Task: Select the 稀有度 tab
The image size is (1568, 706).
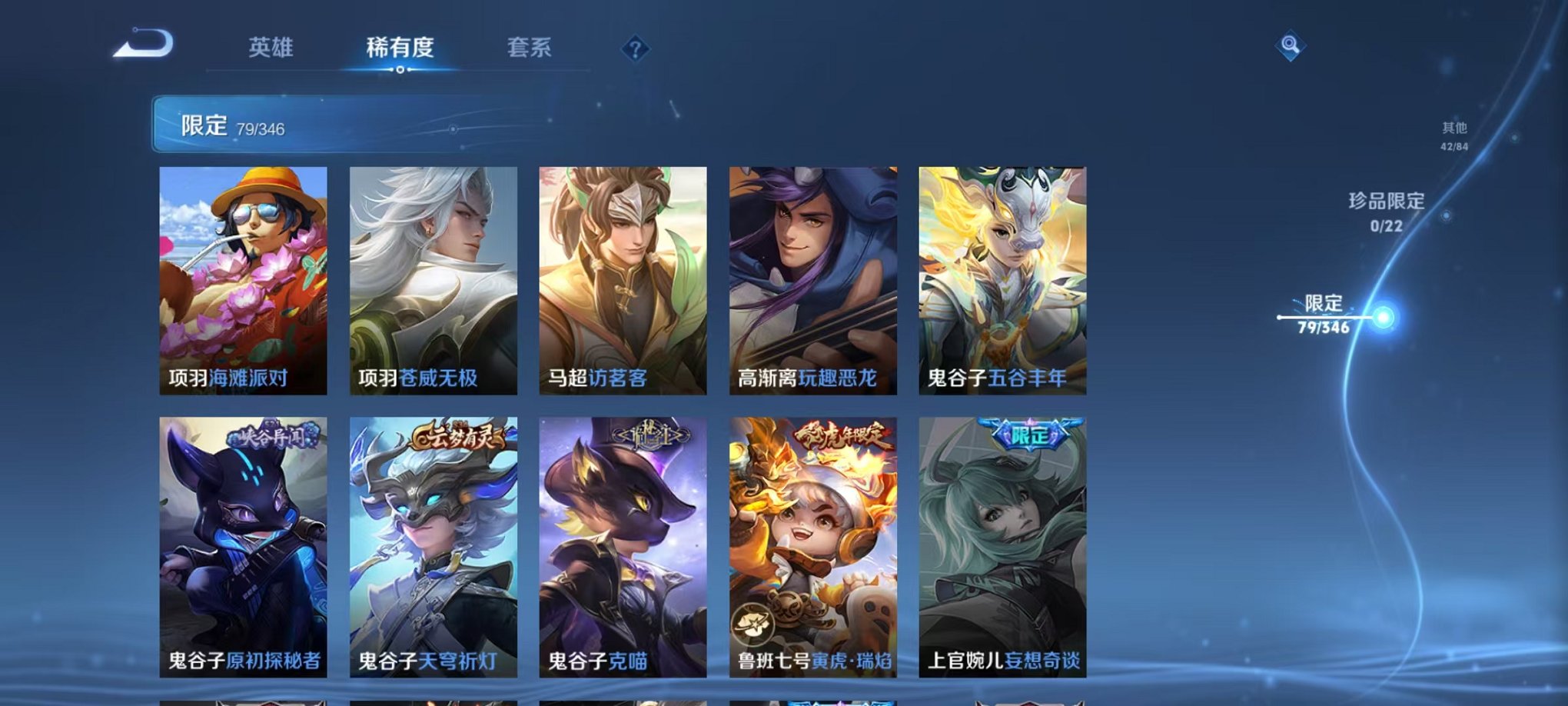Action: tap(400, 48)
